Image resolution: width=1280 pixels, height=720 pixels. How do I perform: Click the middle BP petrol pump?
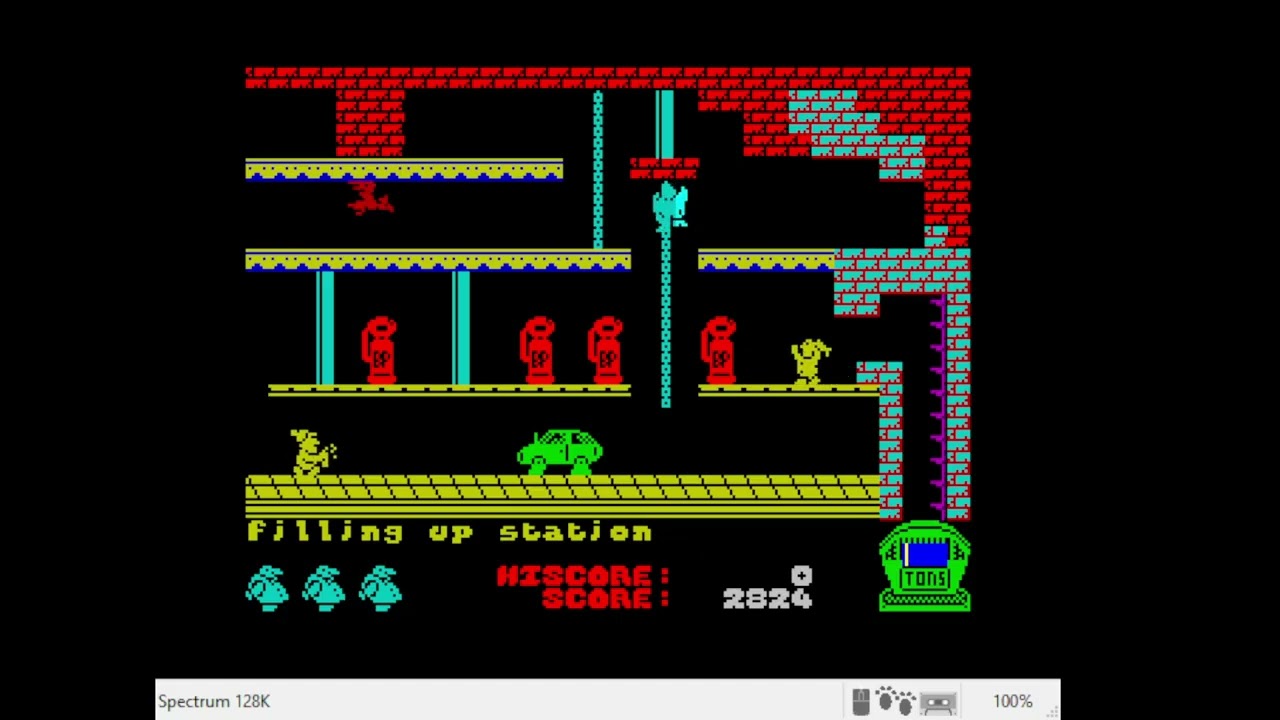(540, 350)
